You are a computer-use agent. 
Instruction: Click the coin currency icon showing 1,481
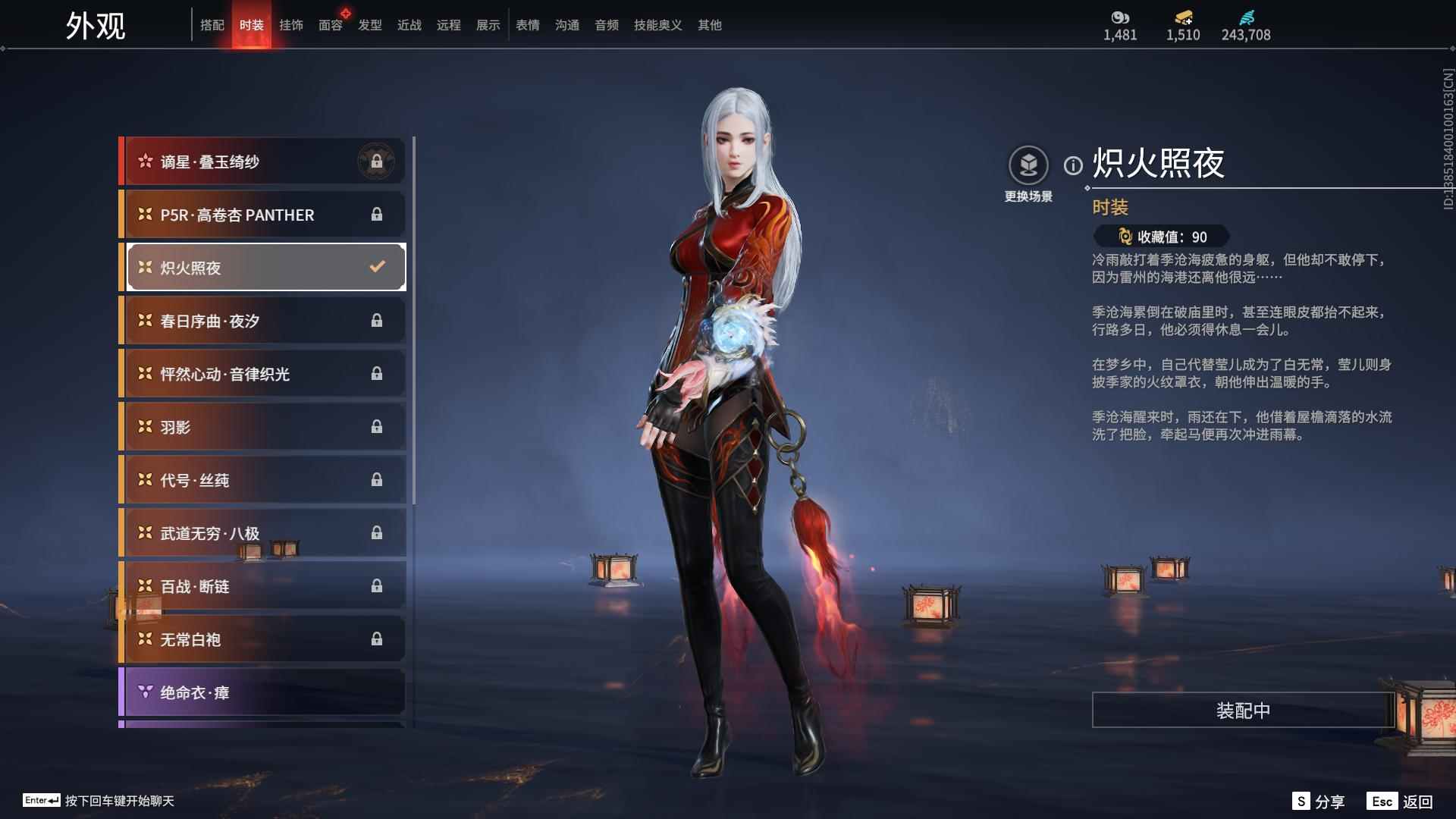(1120, 17)
